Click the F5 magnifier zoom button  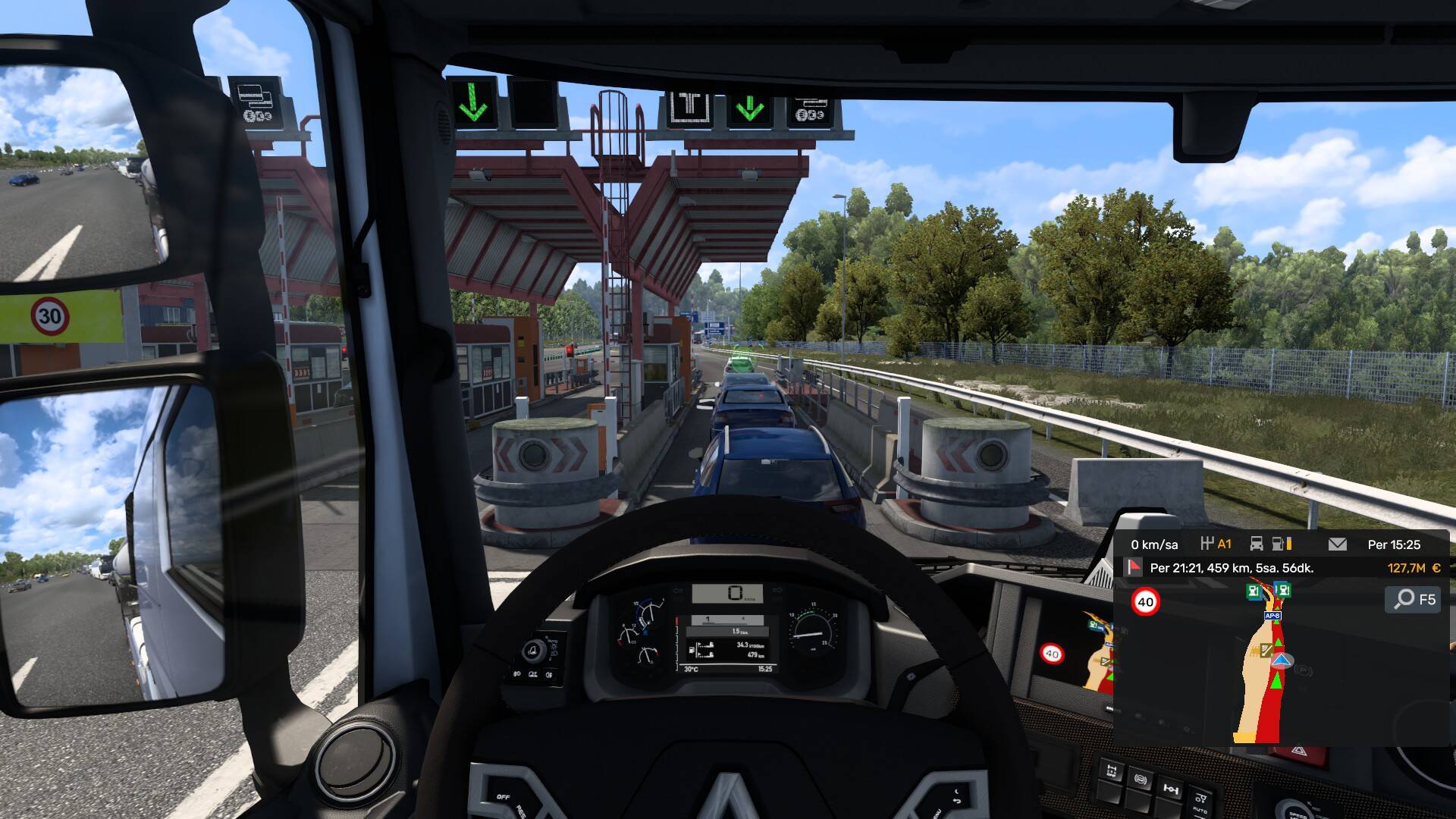coord(1415,599)
